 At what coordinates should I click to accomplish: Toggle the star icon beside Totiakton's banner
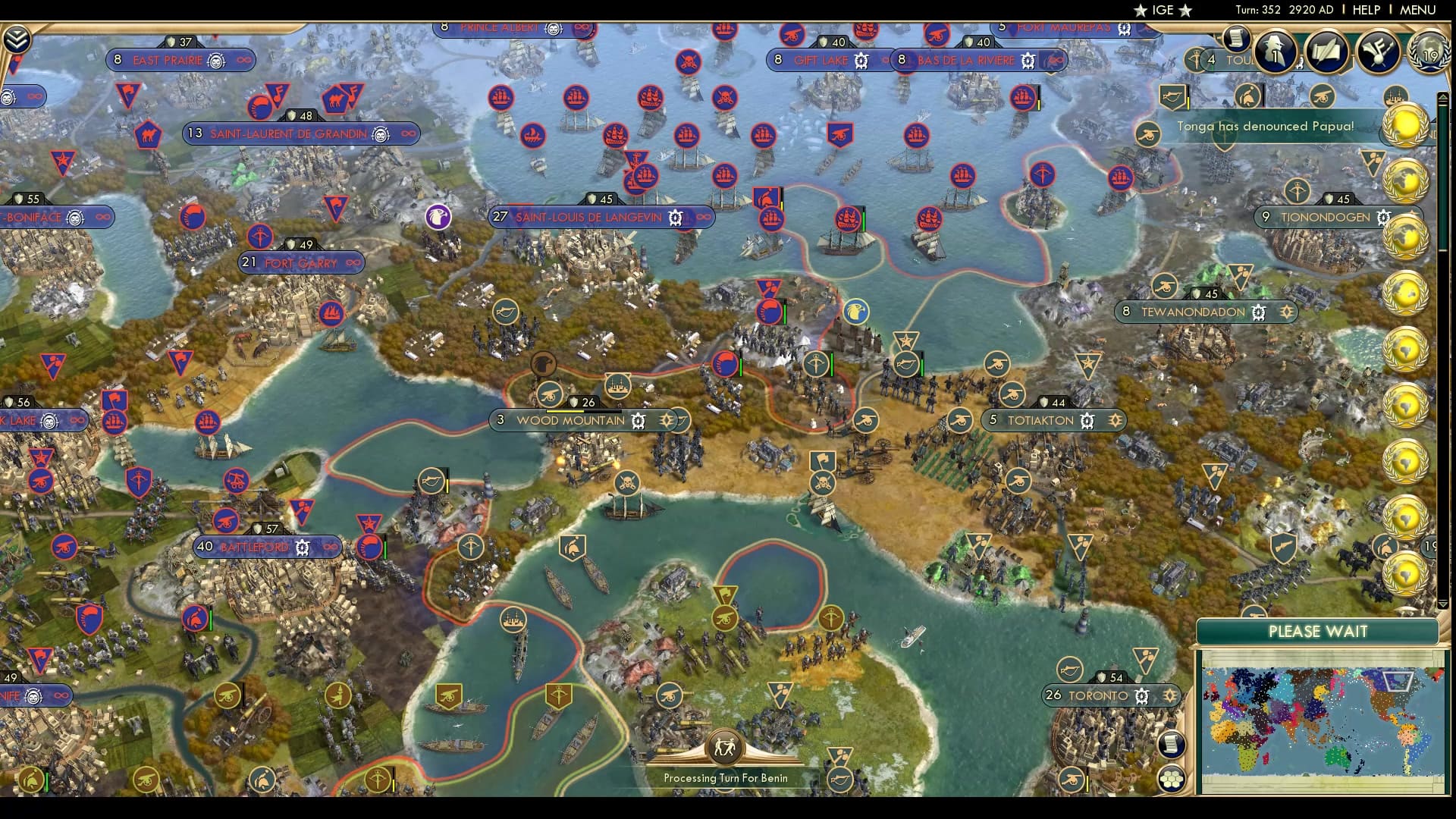click(x=1115, y=419)
